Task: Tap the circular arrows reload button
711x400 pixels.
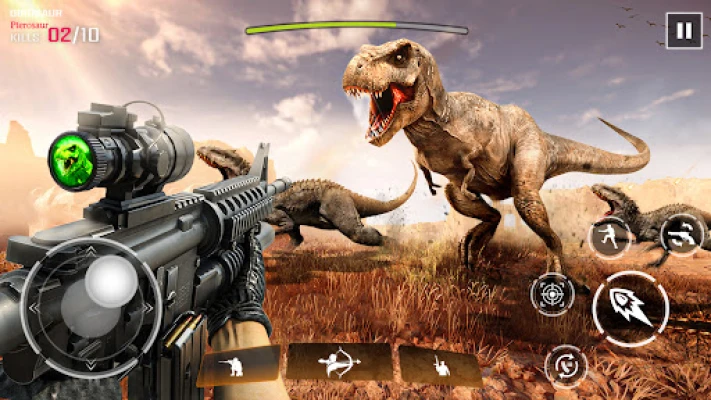Action: pos(566,365)
